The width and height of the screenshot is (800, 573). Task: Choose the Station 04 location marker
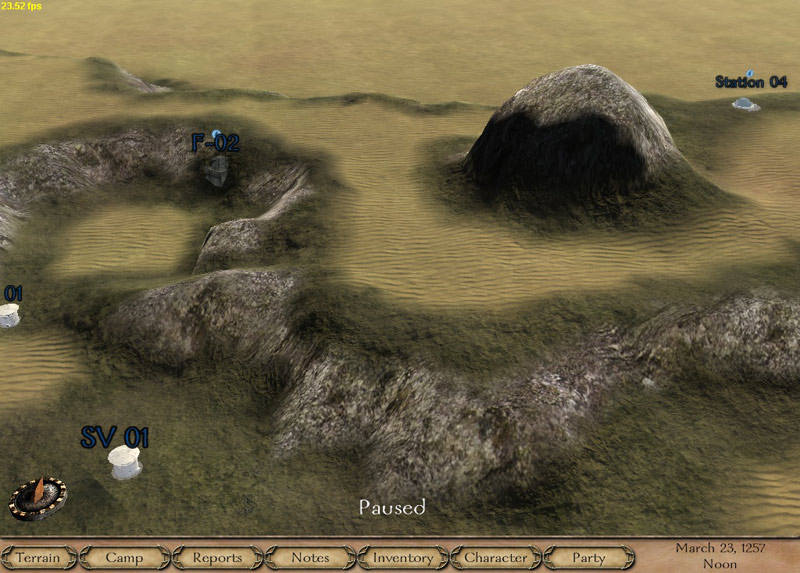(x=745, y=102)
